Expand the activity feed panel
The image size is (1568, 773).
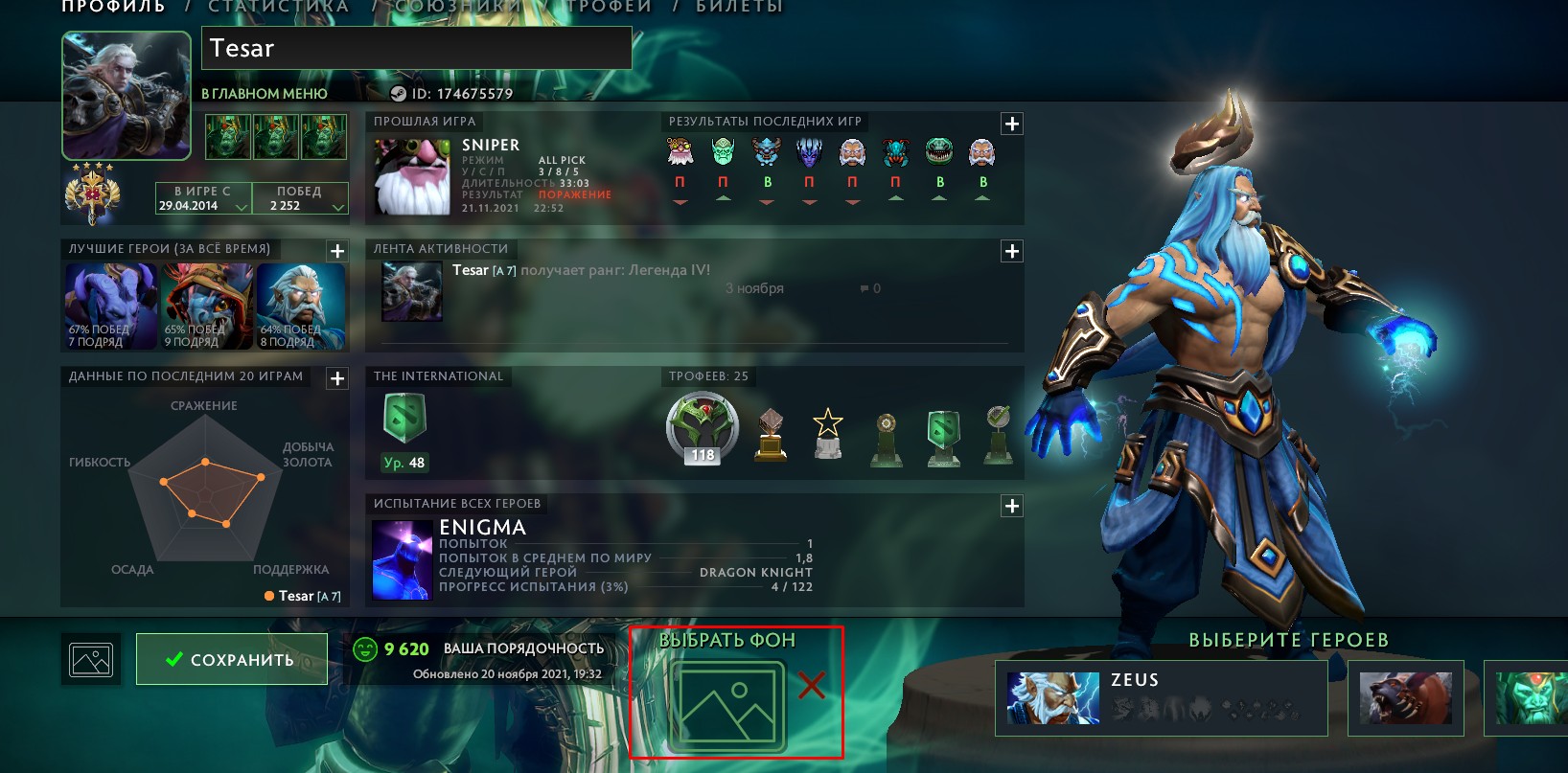(1011, 251)
